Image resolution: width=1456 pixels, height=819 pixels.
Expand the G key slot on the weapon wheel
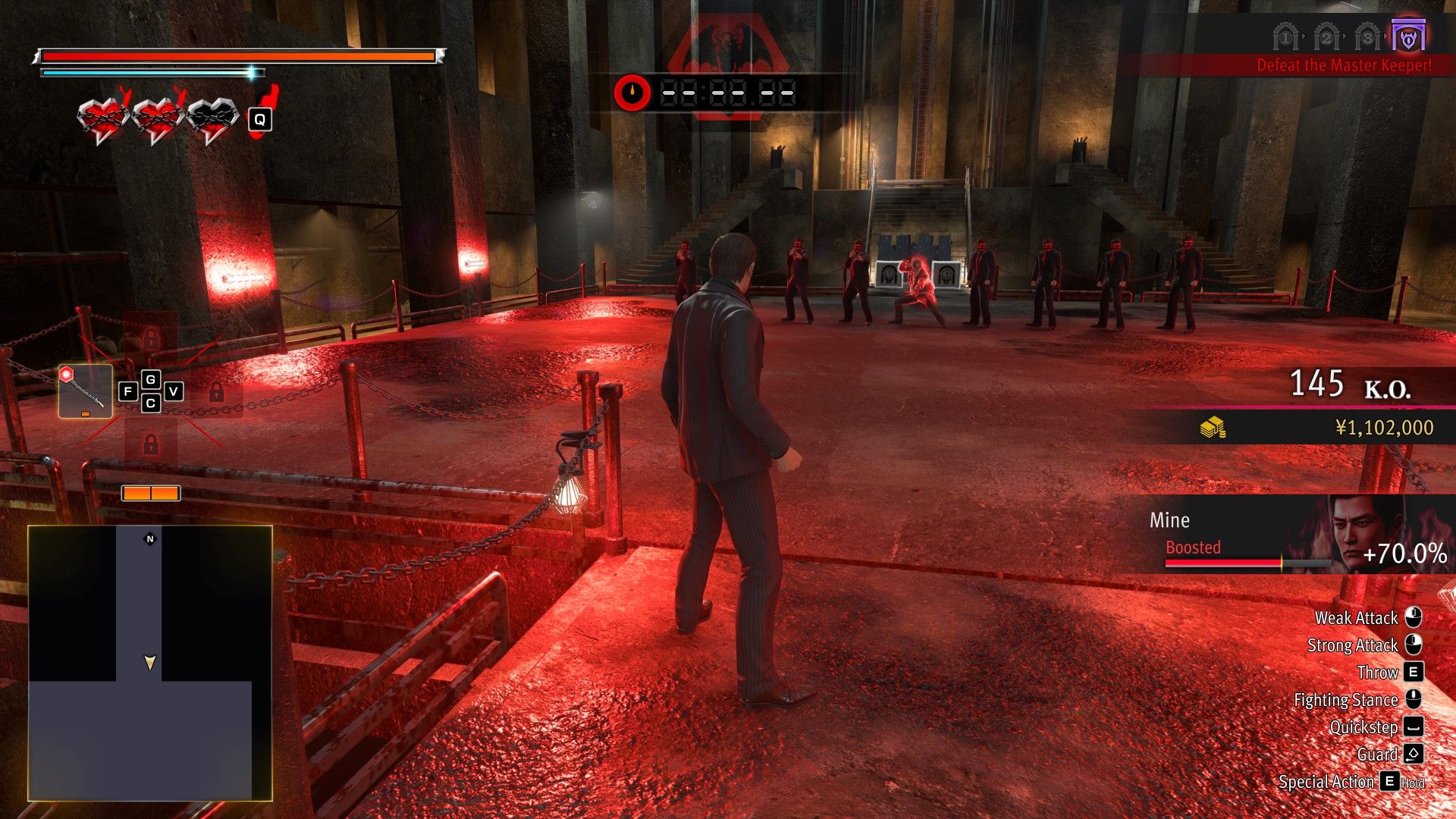point(149,379)
